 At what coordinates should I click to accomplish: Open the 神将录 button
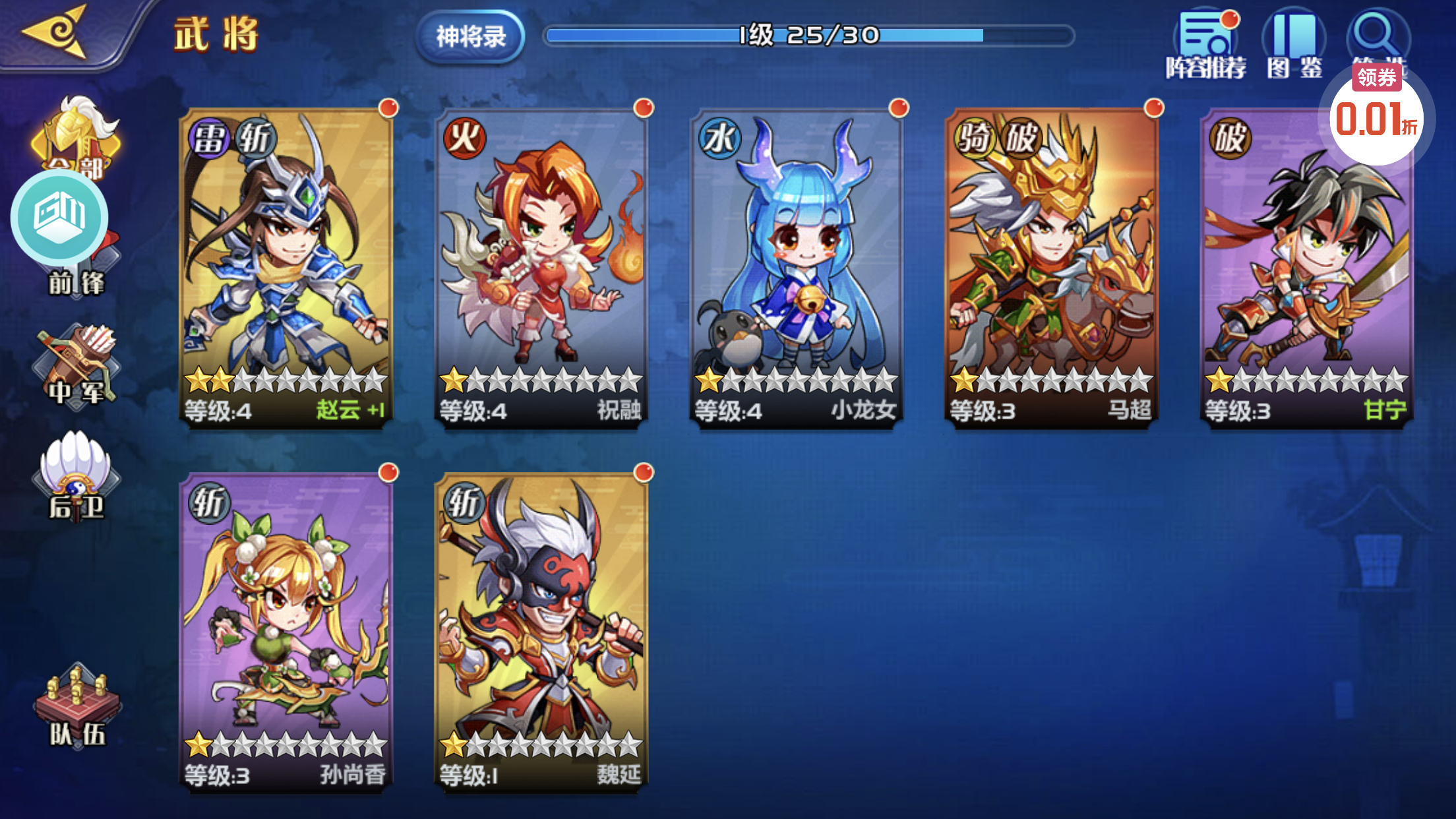pyautogui.click(x=470, y=36)
